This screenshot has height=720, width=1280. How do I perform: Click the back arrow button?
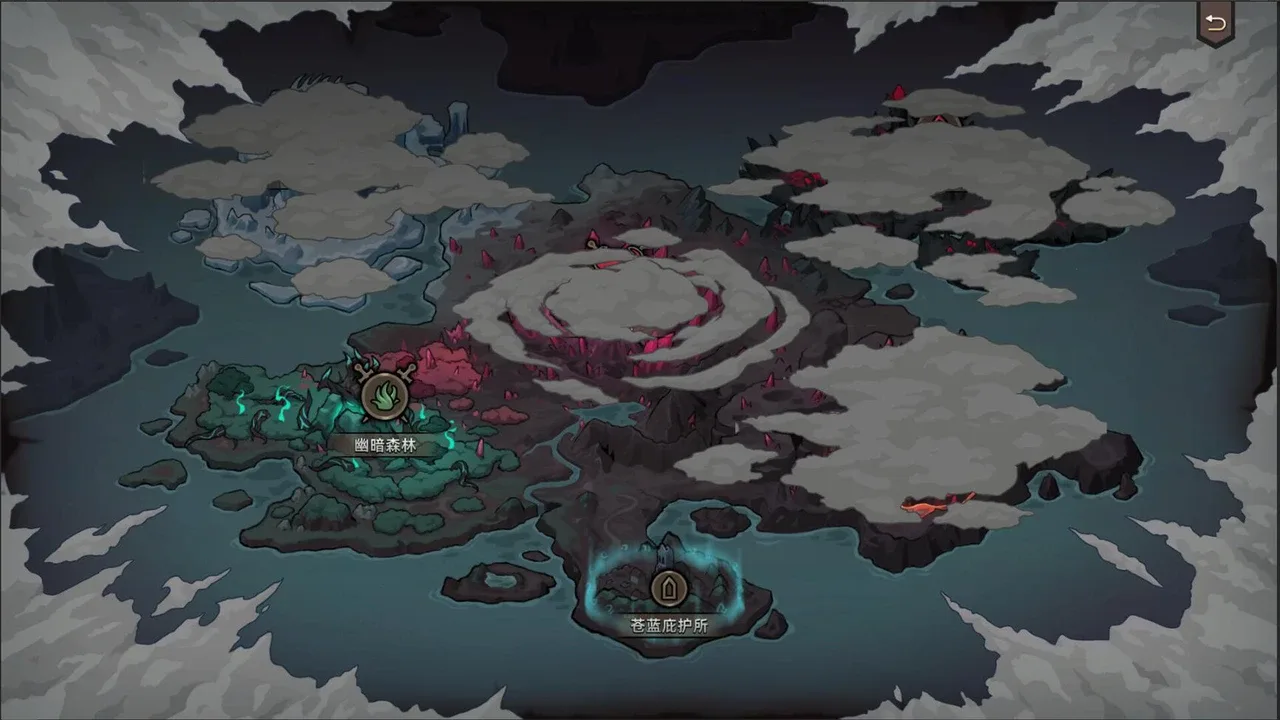pos(1215,24)
